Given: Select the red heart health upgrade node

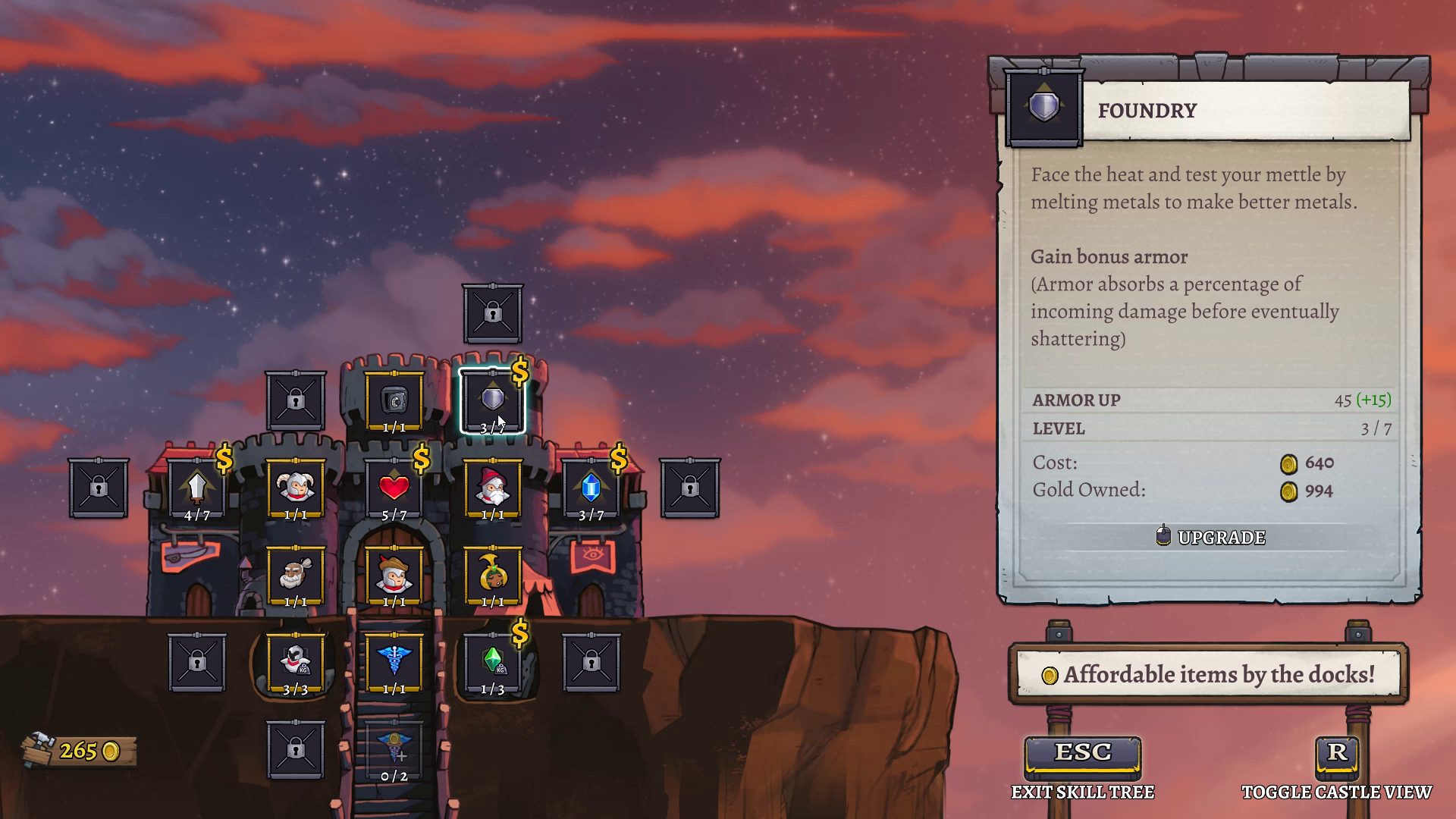Looking at the screenshot, I should click(394, 488).
